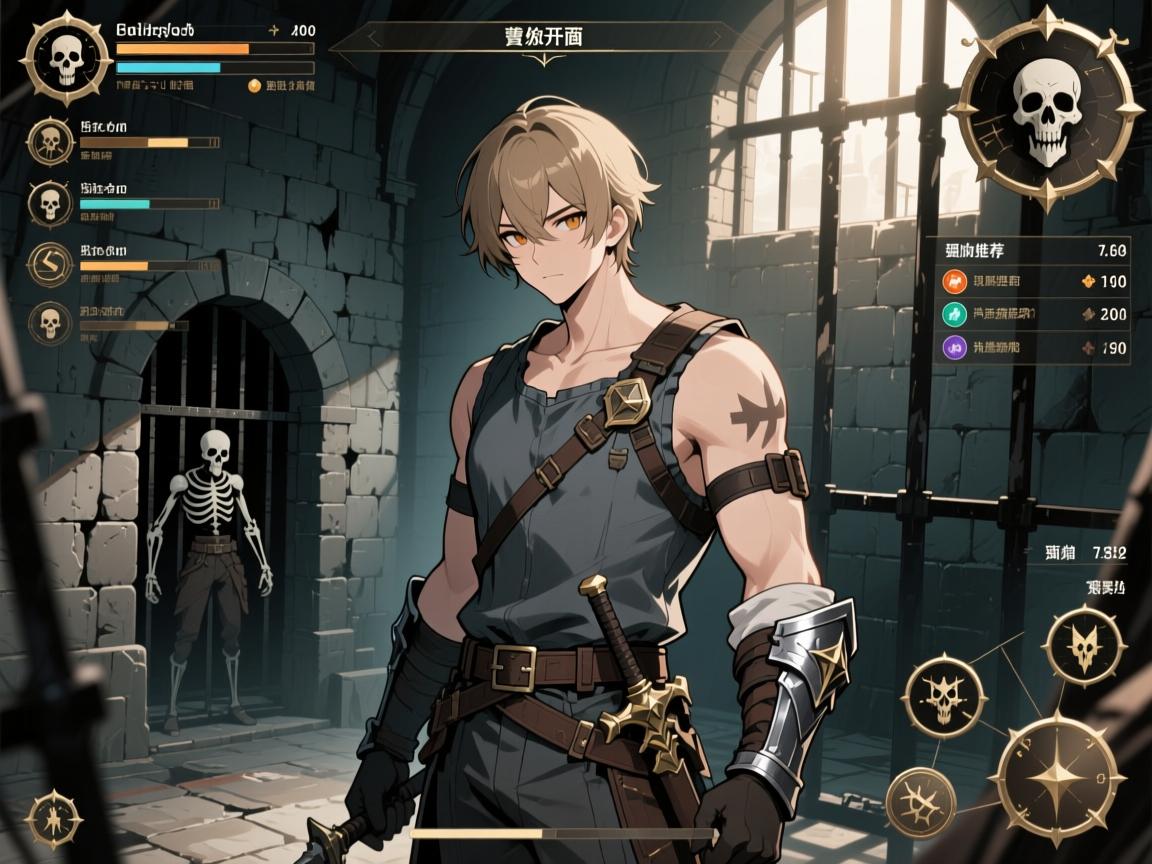Screen dimensions: 1152x864
Task: Open the small gold compass-star icon in the corner
Action: [x=51, y=817]
